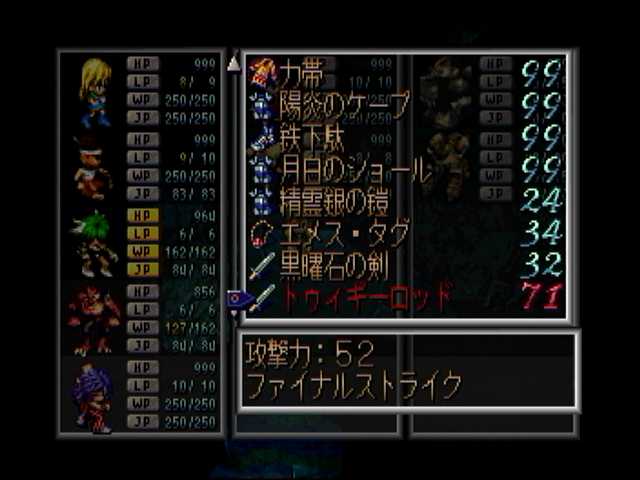640x480 pixels.
Task: Pick 月日のショール in the list
Action: [345, 170]
